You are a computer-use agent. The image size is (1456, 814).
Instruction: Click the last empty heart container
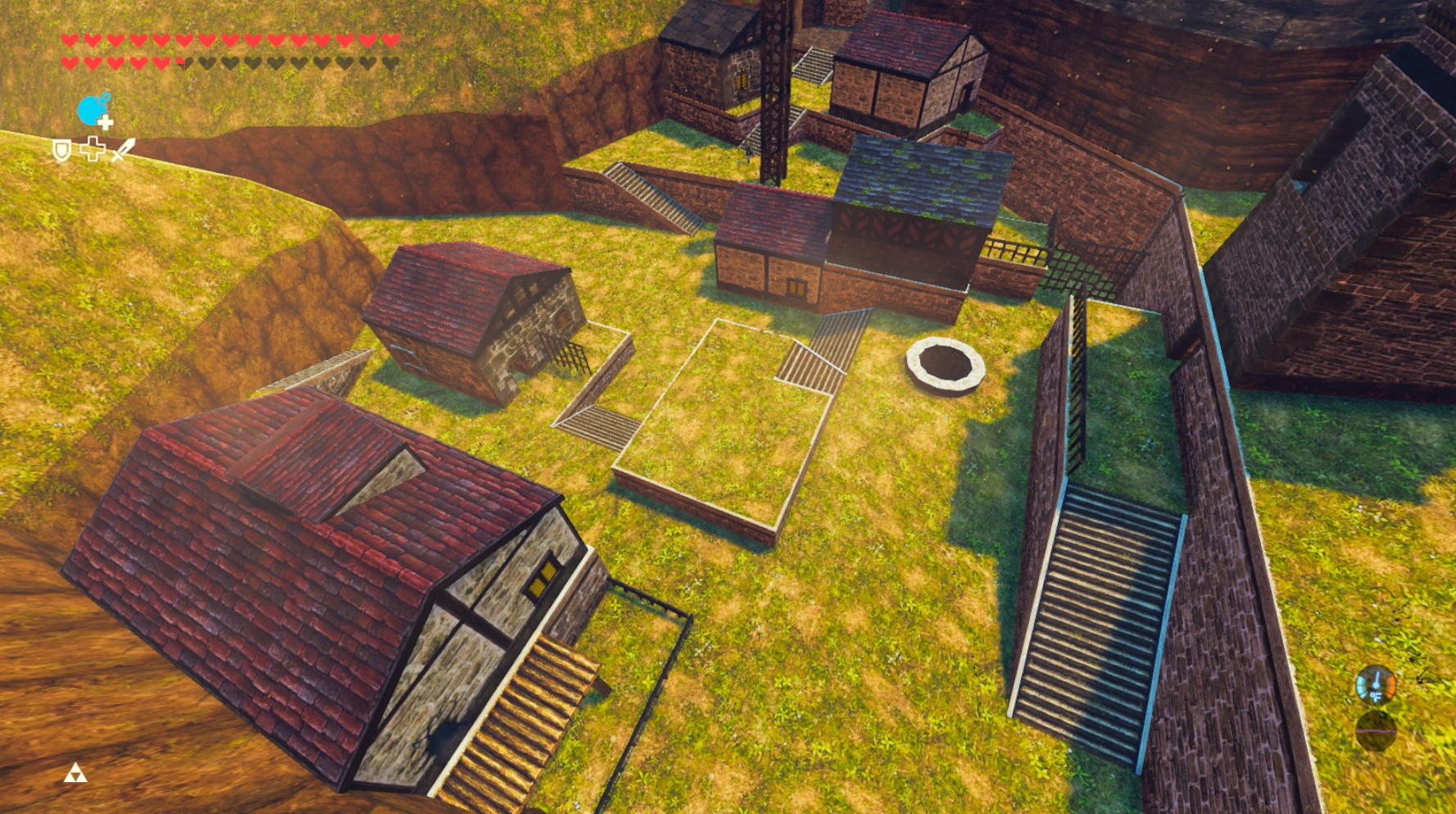coord(391,63)
